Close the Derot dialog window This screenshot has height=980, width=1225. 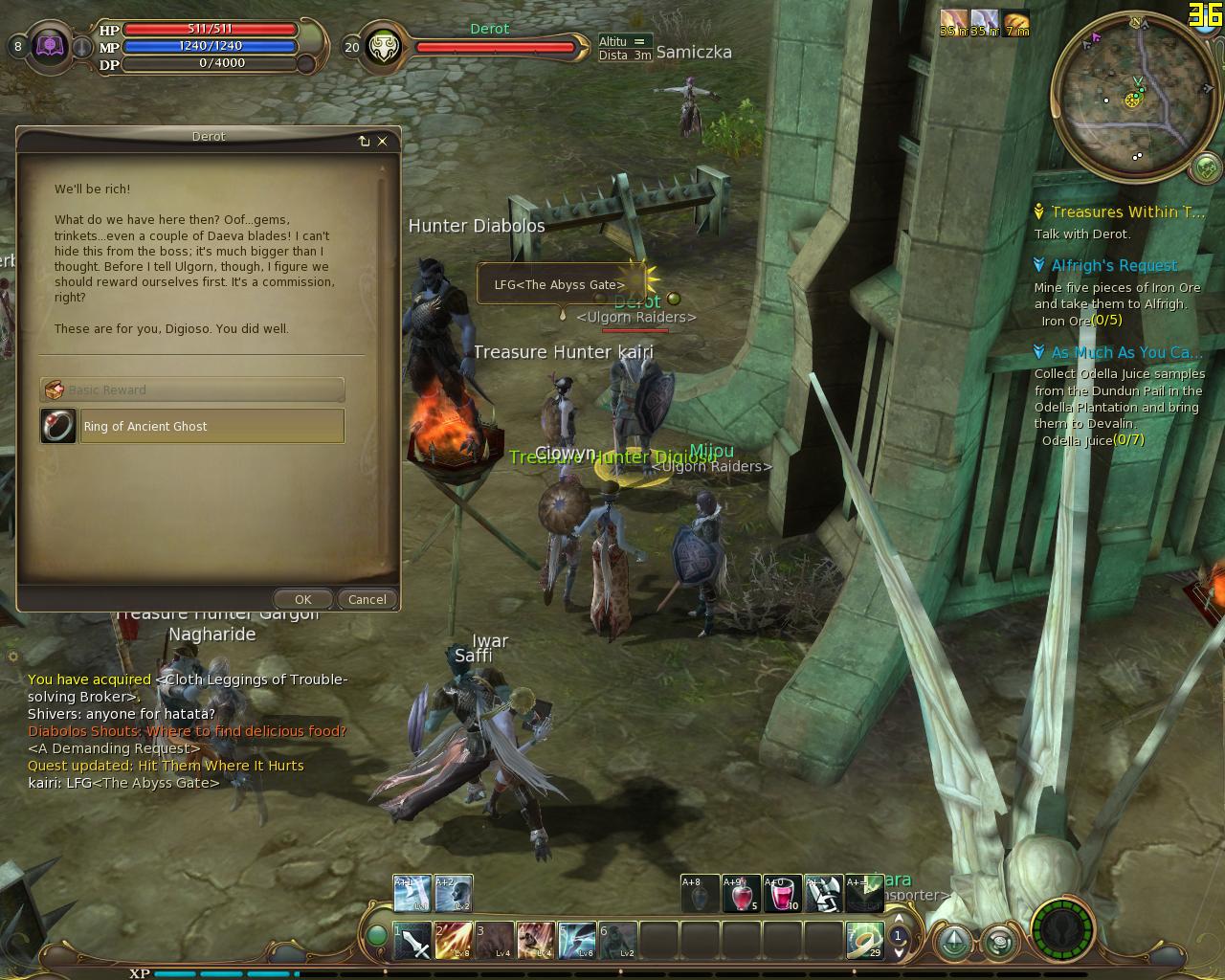(x=383, y=141)
